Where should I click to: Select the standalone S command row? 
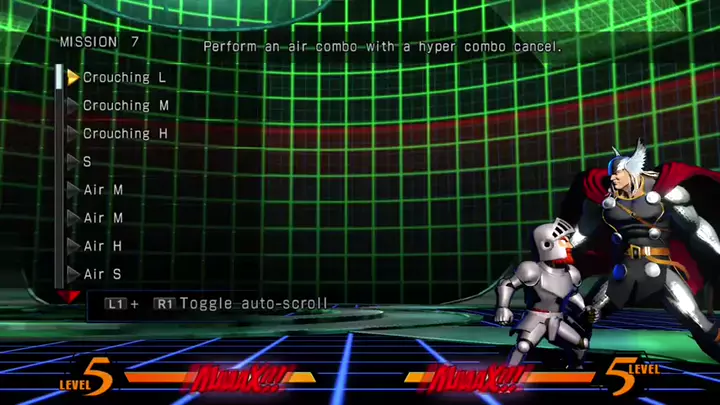click(x=88, y=161)
